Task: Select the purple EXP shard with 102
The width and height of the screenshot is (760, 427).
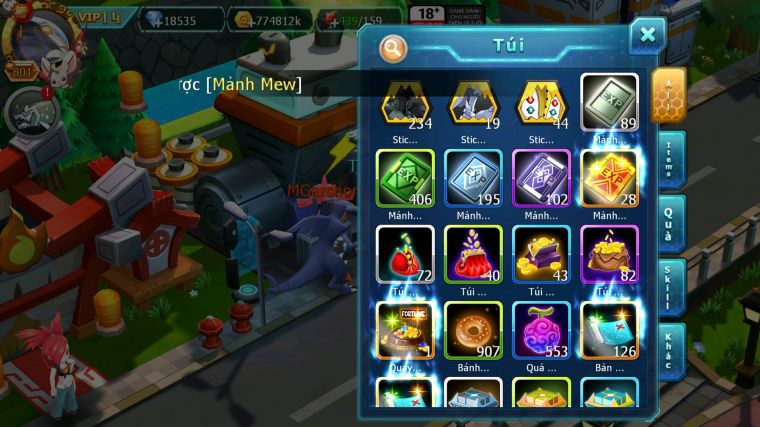Action: (x=541, y=178)
